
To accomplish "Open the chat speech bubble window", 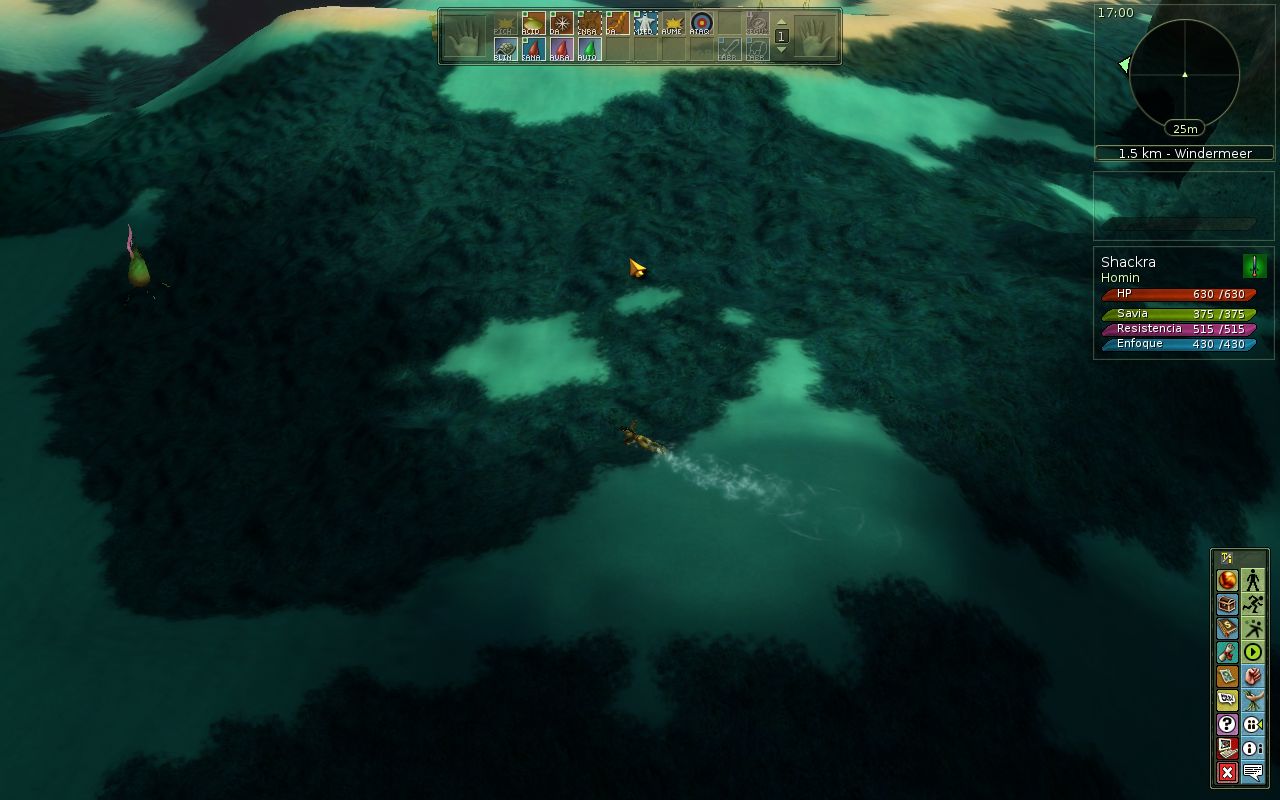I will (x=1253, y=772).
